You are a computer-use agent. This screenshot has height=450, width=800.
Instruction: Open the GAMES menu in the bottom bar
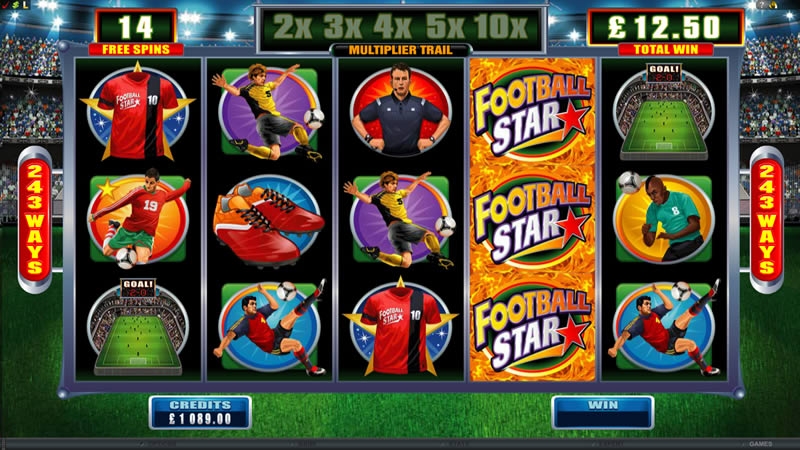(761, 442)
